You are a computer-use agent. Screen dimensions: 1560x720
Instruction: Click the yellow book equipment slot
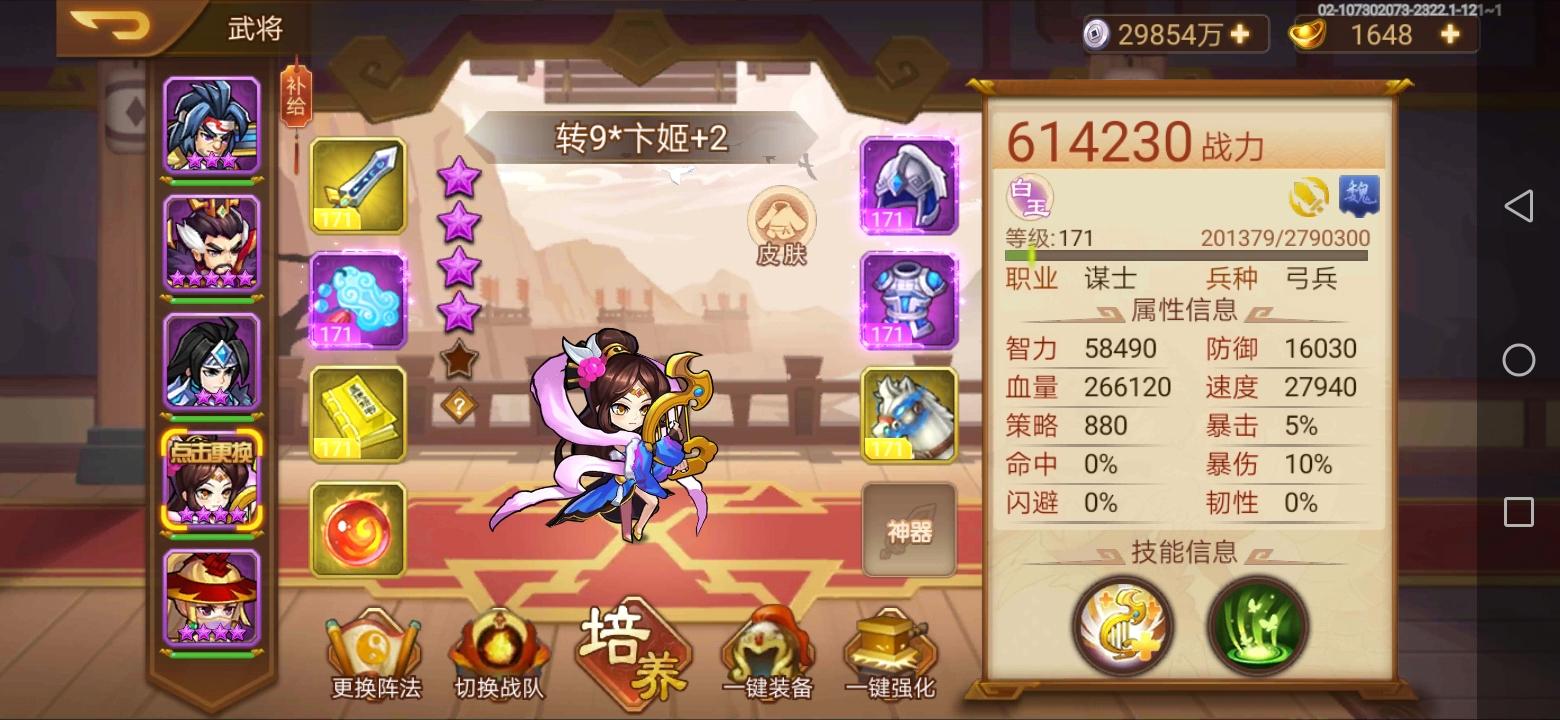point(357,413)
